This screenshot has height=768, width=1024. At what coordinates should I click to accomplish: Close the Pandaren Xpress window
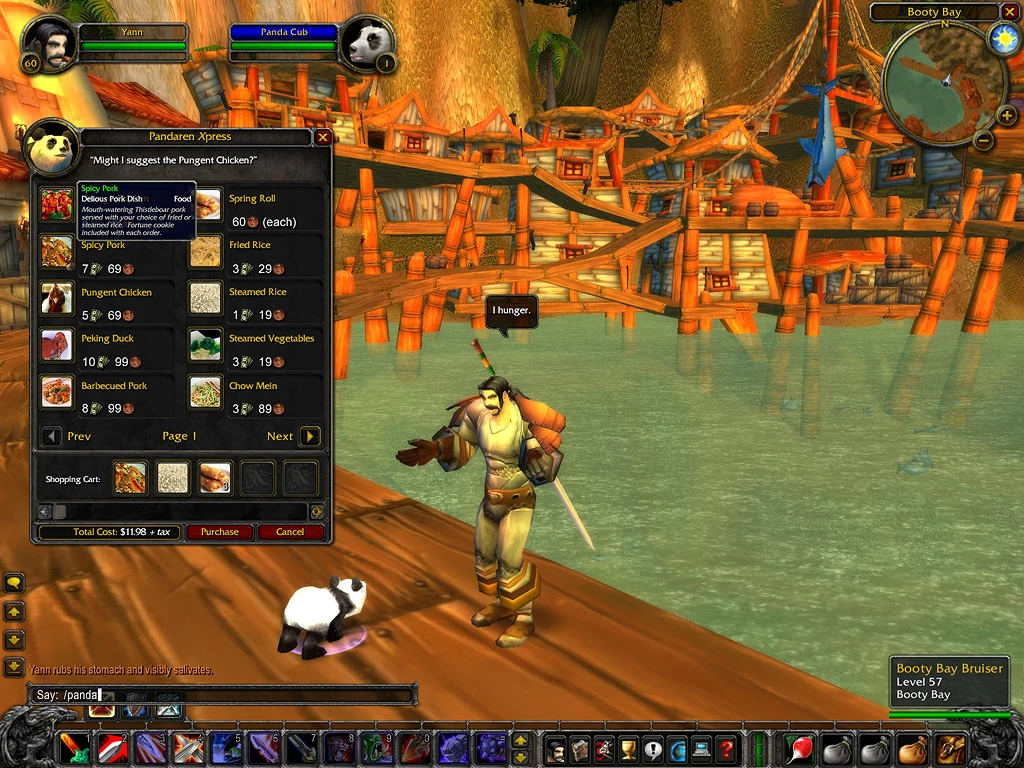tap(322, 137)
